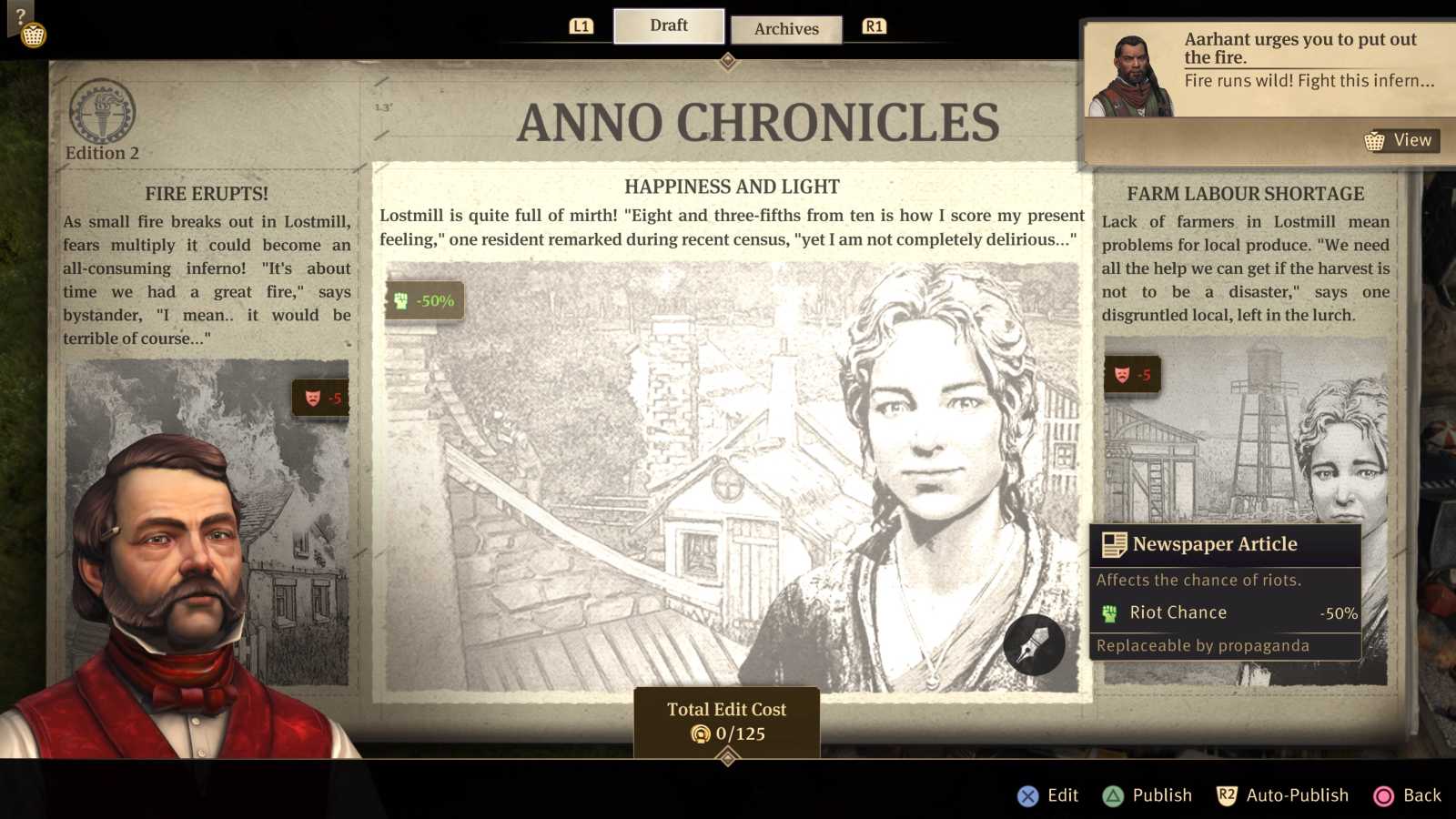Open the wastepaper basket icon in the top-left corner
This screenshot has height=819, width=1456.
pos(33,33)
